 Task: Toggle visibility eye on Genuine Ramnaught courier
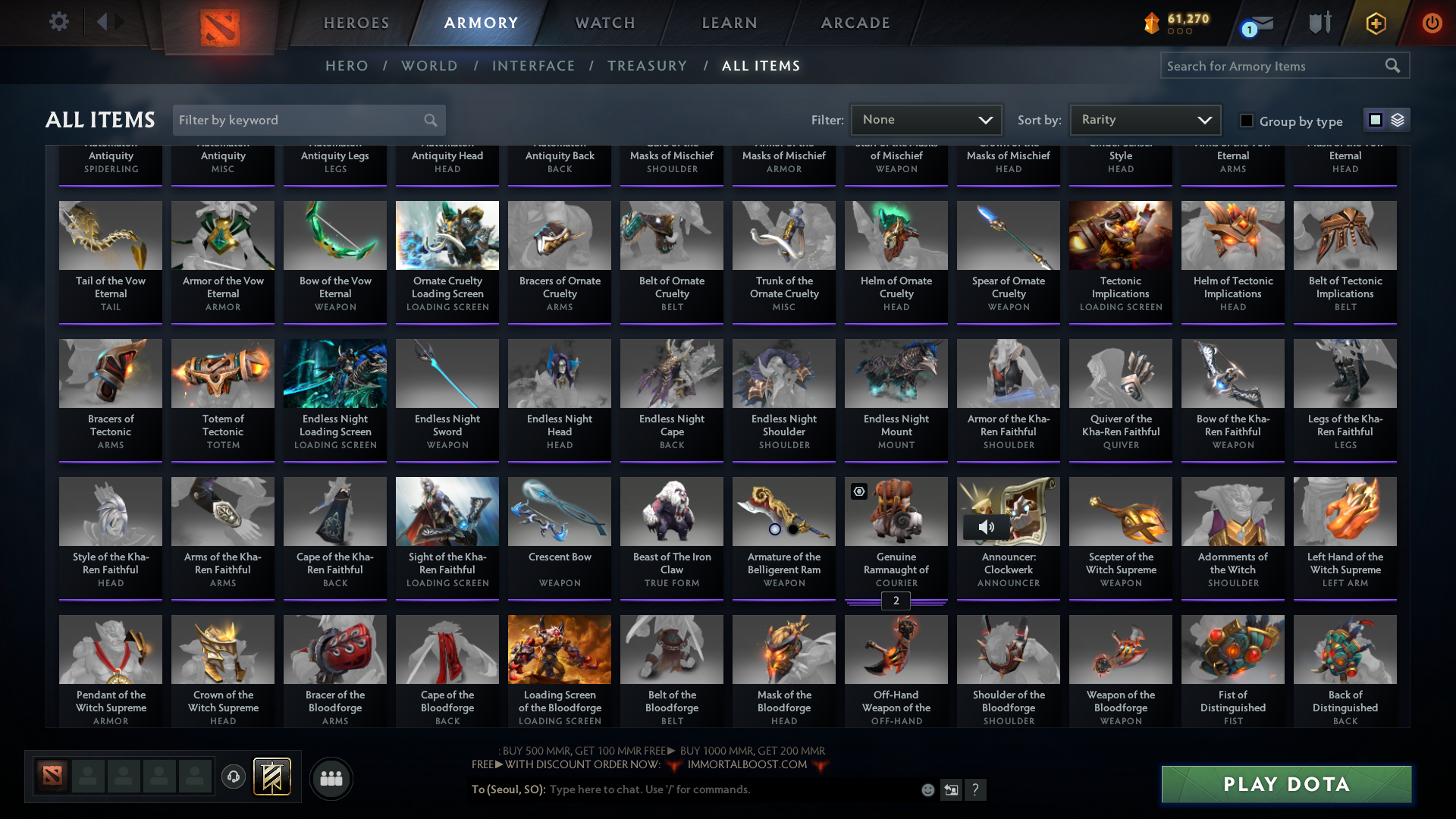(859, 491)
